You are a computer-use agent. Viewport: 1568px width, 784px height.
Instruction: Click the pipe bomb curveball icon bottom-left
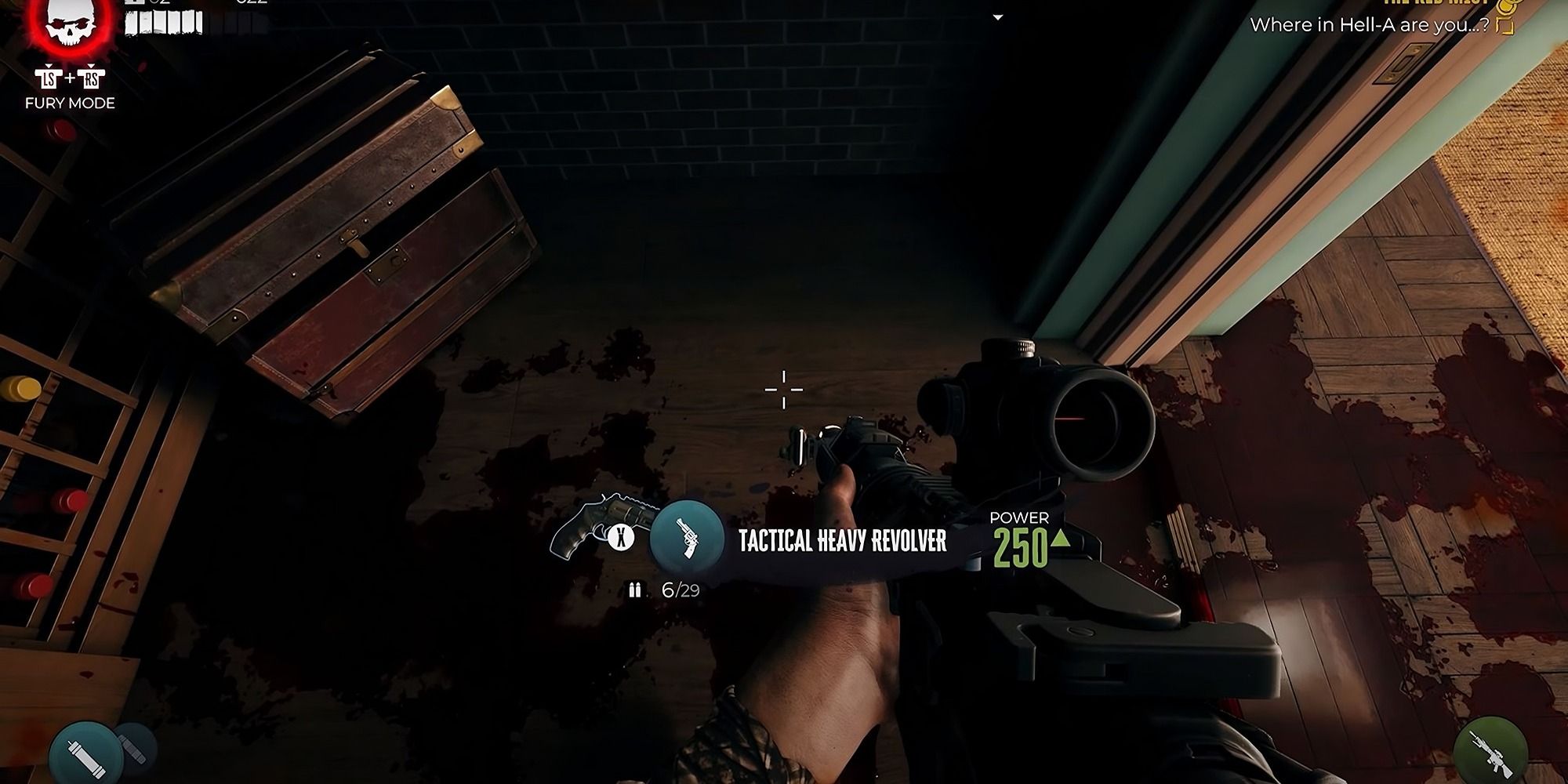86,754
